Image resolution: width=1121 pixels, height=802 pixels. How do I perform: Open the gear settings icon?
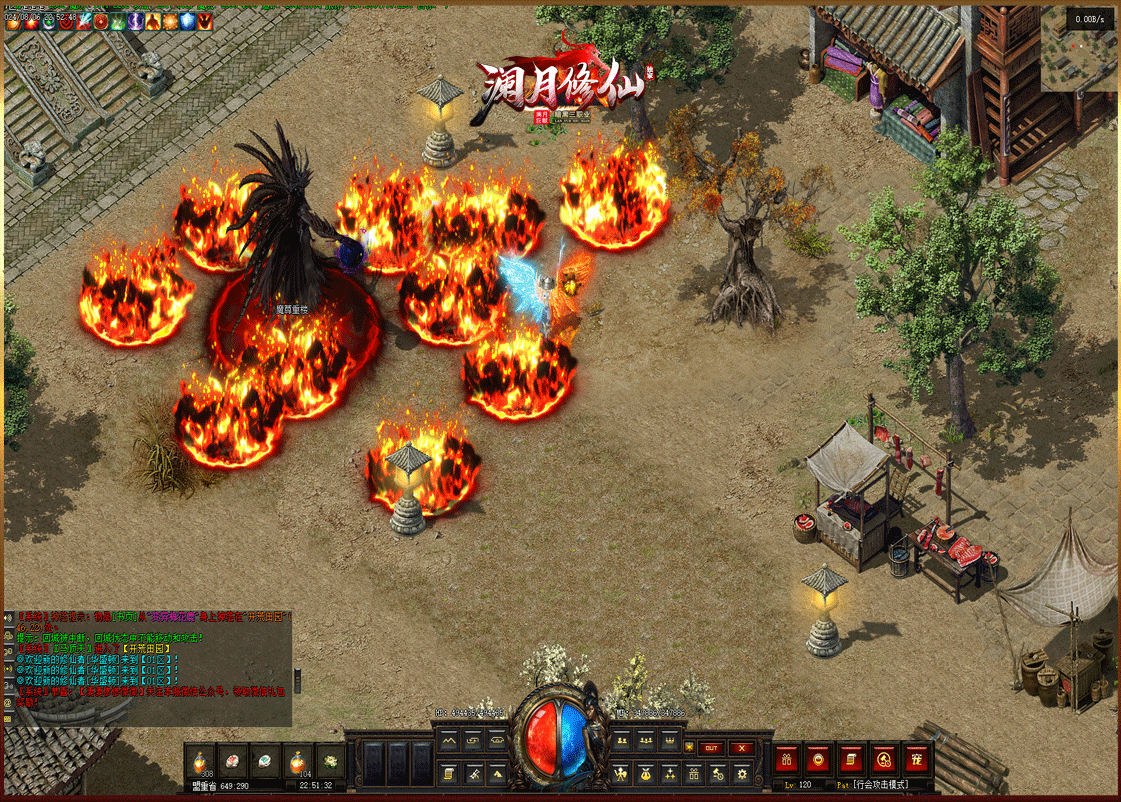pos(742,773)
